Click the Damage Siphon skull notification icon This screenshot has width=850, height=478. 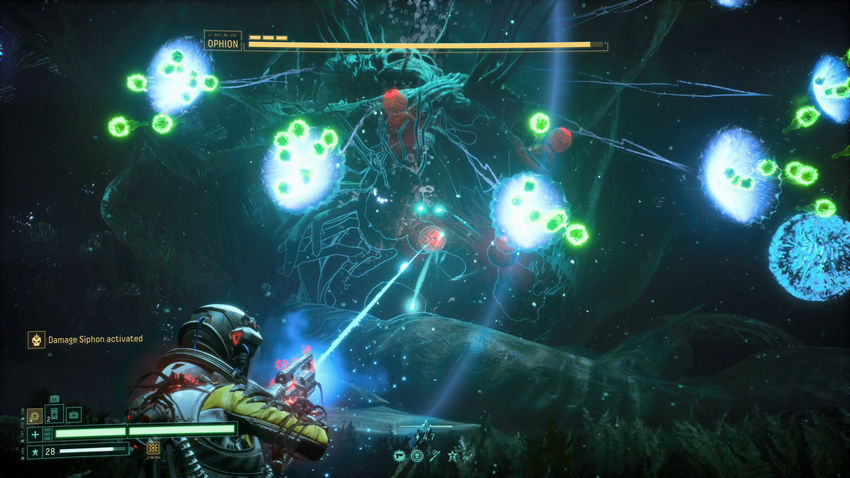pyautogui.click(x=35, y=340)
